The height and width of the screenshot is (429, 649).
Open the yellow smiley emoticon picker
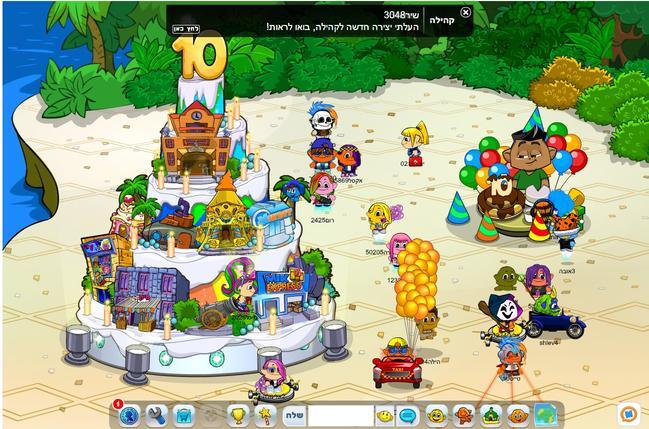386,414
